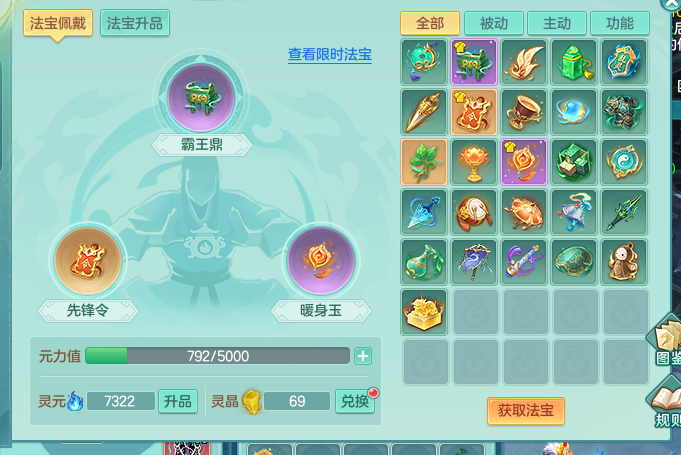This screenshot has width=681, height=455.
Task: Switch to the 功能 filter tab
Action: coord(619,23)
